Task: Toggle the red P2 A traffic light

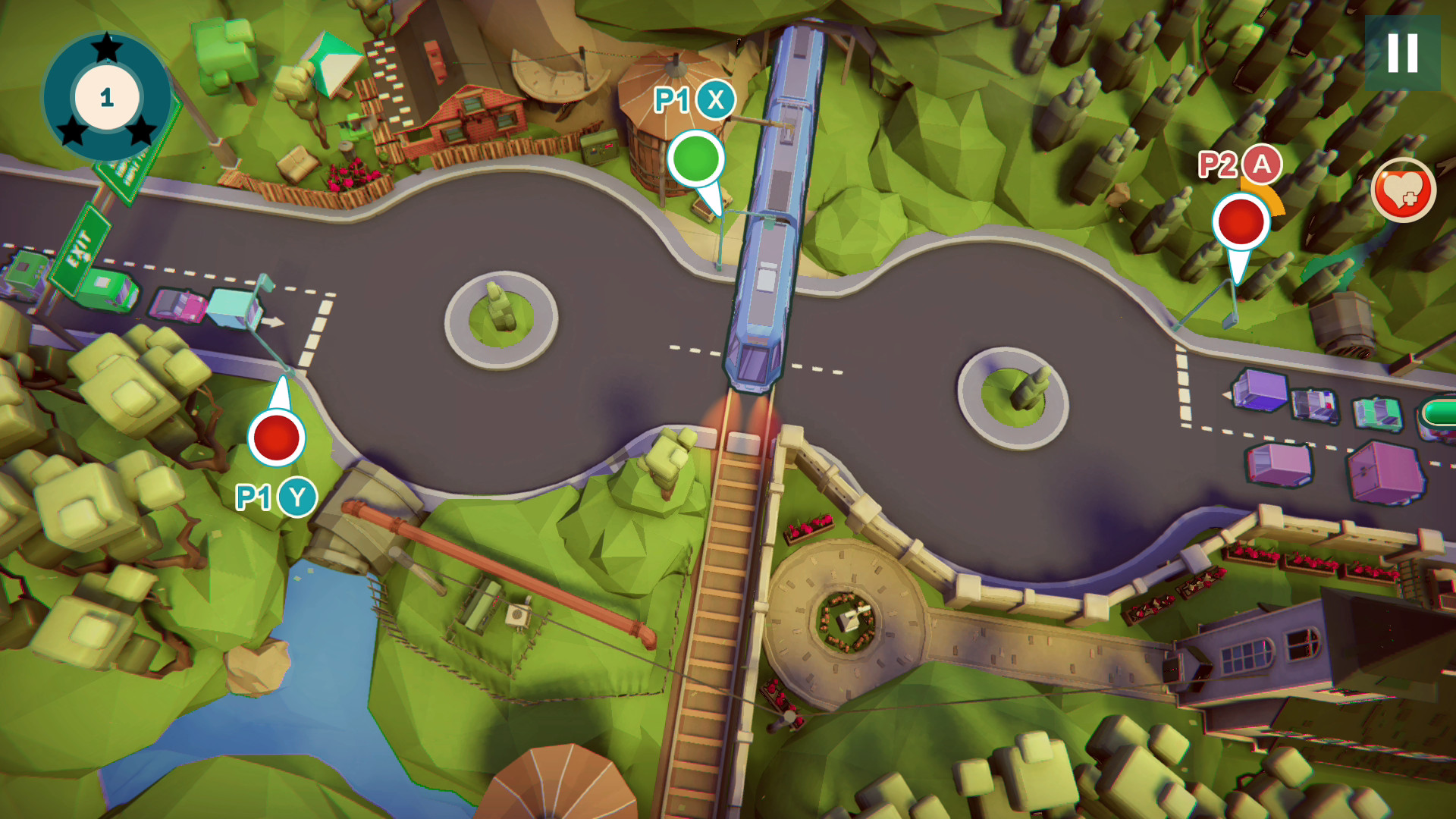Action: 1241,221
